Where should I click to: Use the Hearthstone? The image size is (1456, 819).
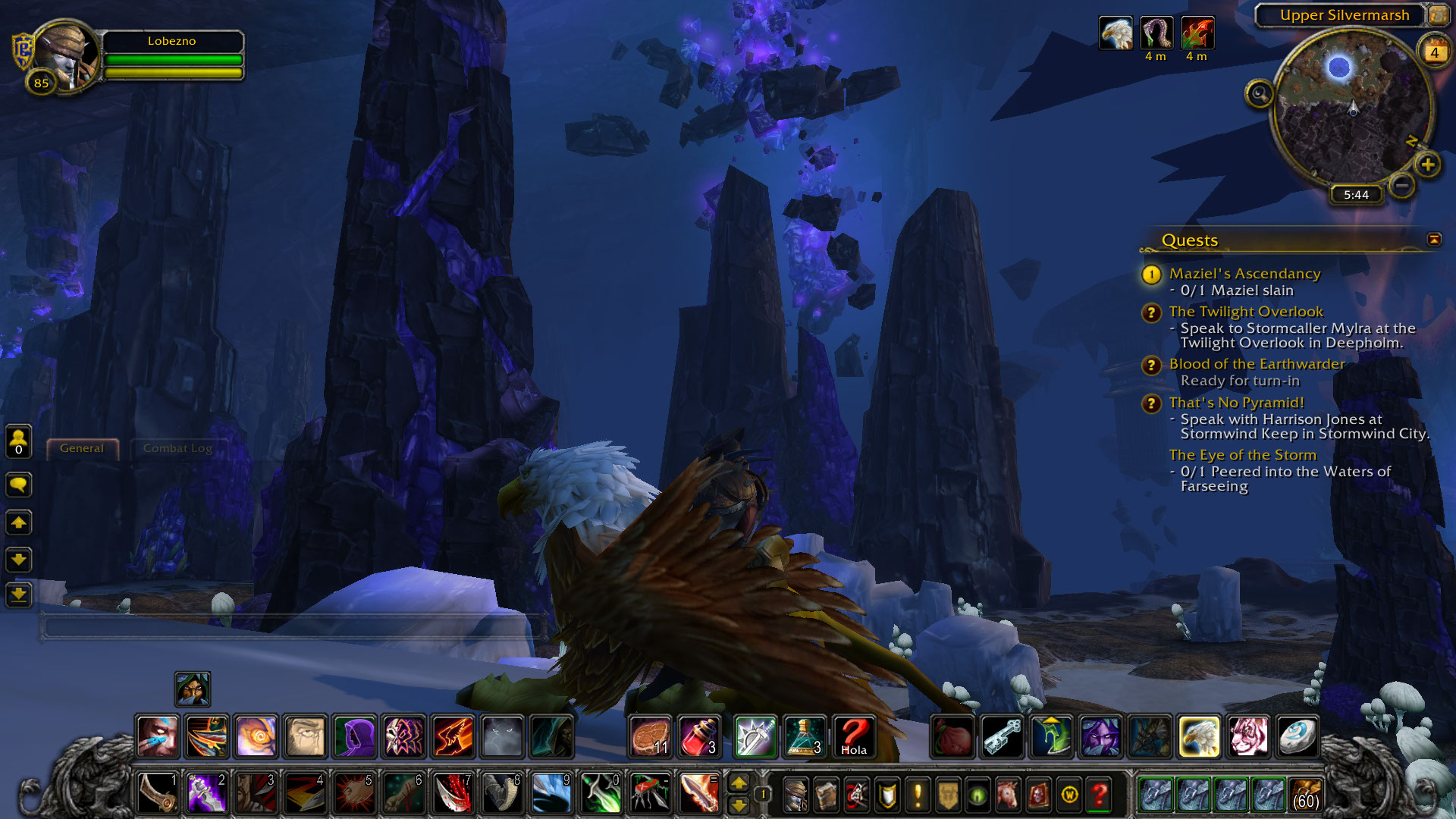(1297, 736)
